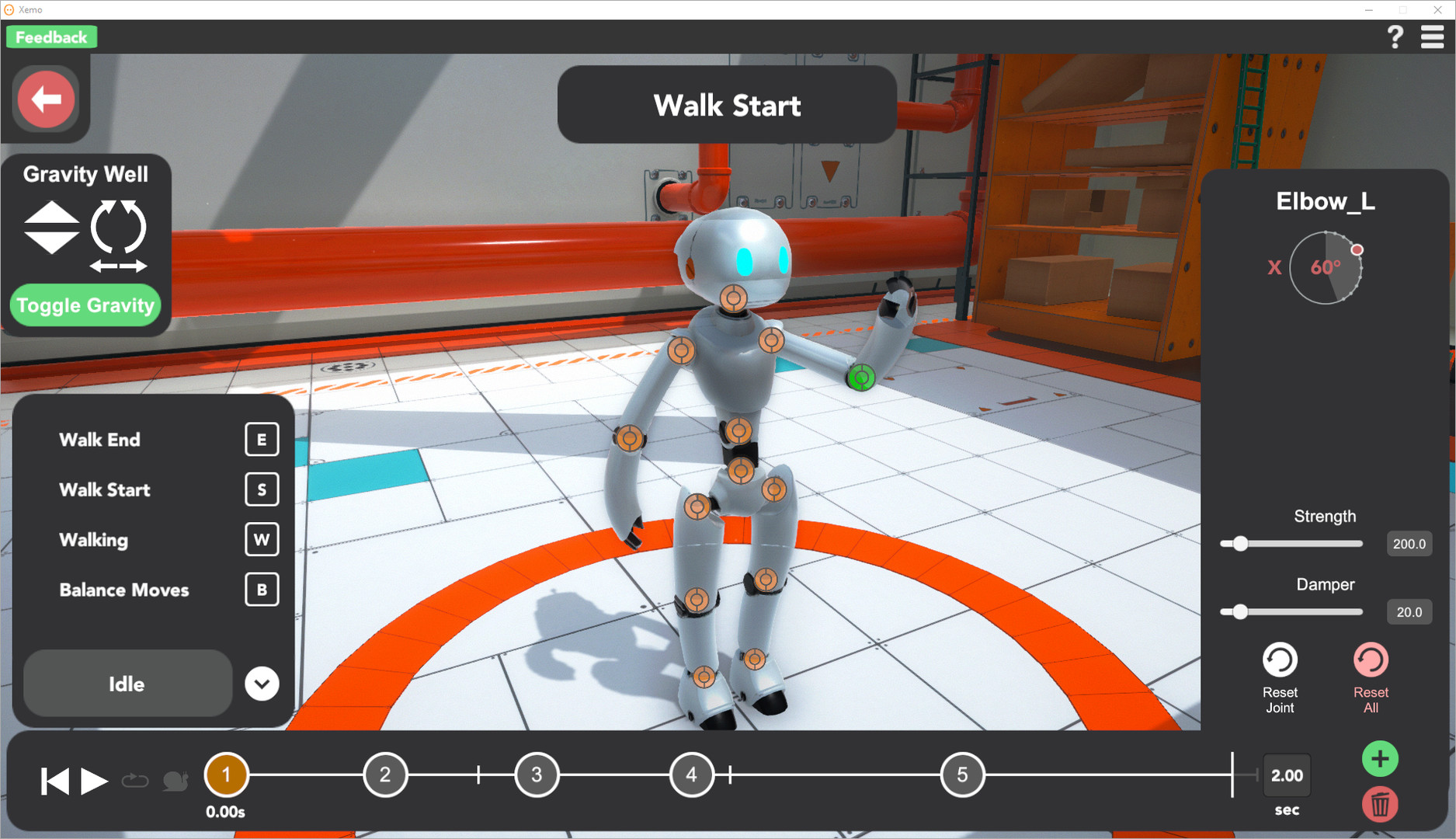Open the hamburger menu top right
The height and width of the screenshot is (839, 1456).
click(1433, 36)
